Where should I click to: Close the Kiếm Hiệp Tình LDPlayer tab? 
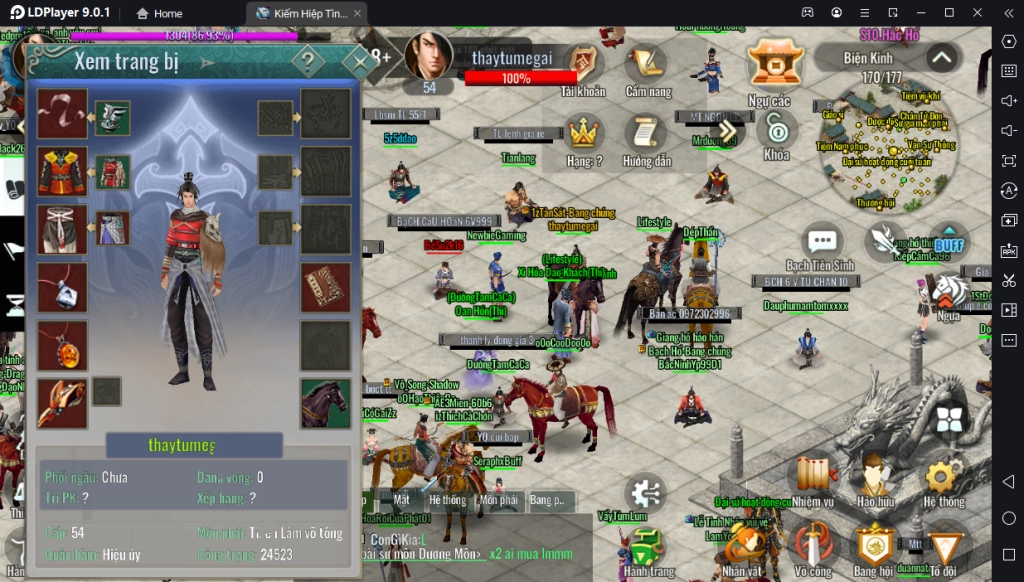[358, 13]
